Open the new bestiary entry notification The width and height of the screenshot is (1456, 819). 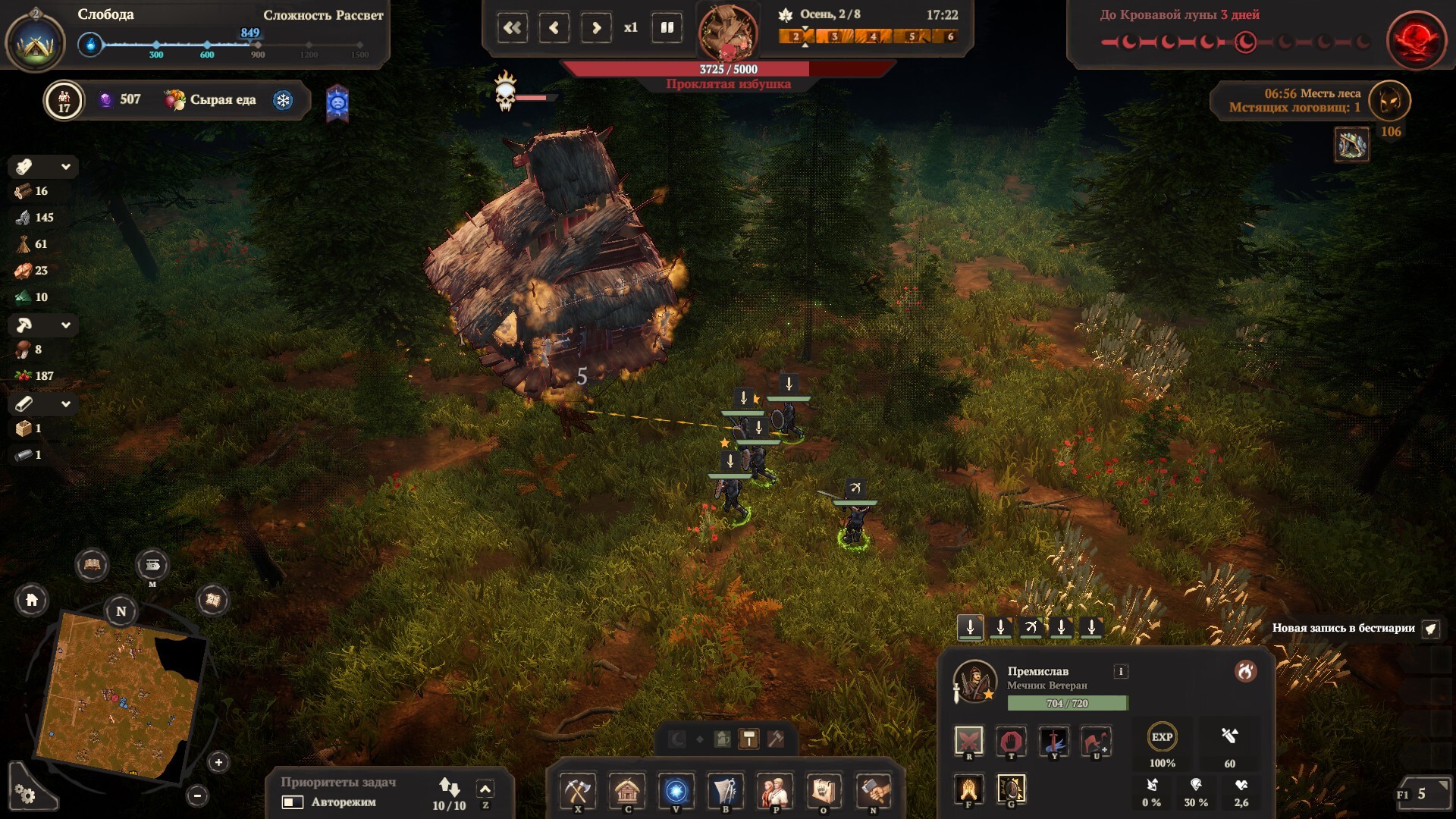click(x=1430, y=628)
